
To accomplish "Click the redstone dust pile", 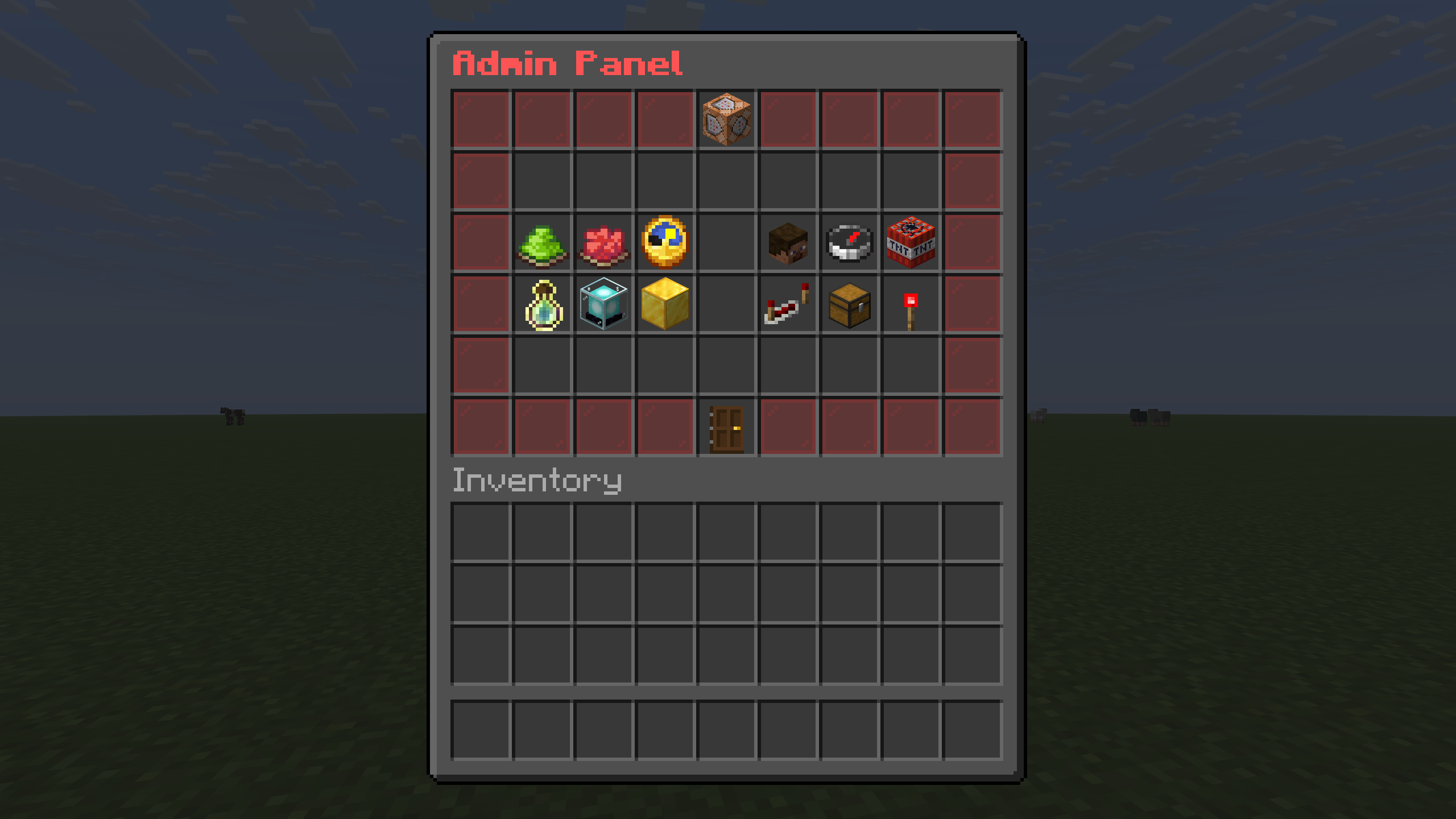I will tap(603, 242).
